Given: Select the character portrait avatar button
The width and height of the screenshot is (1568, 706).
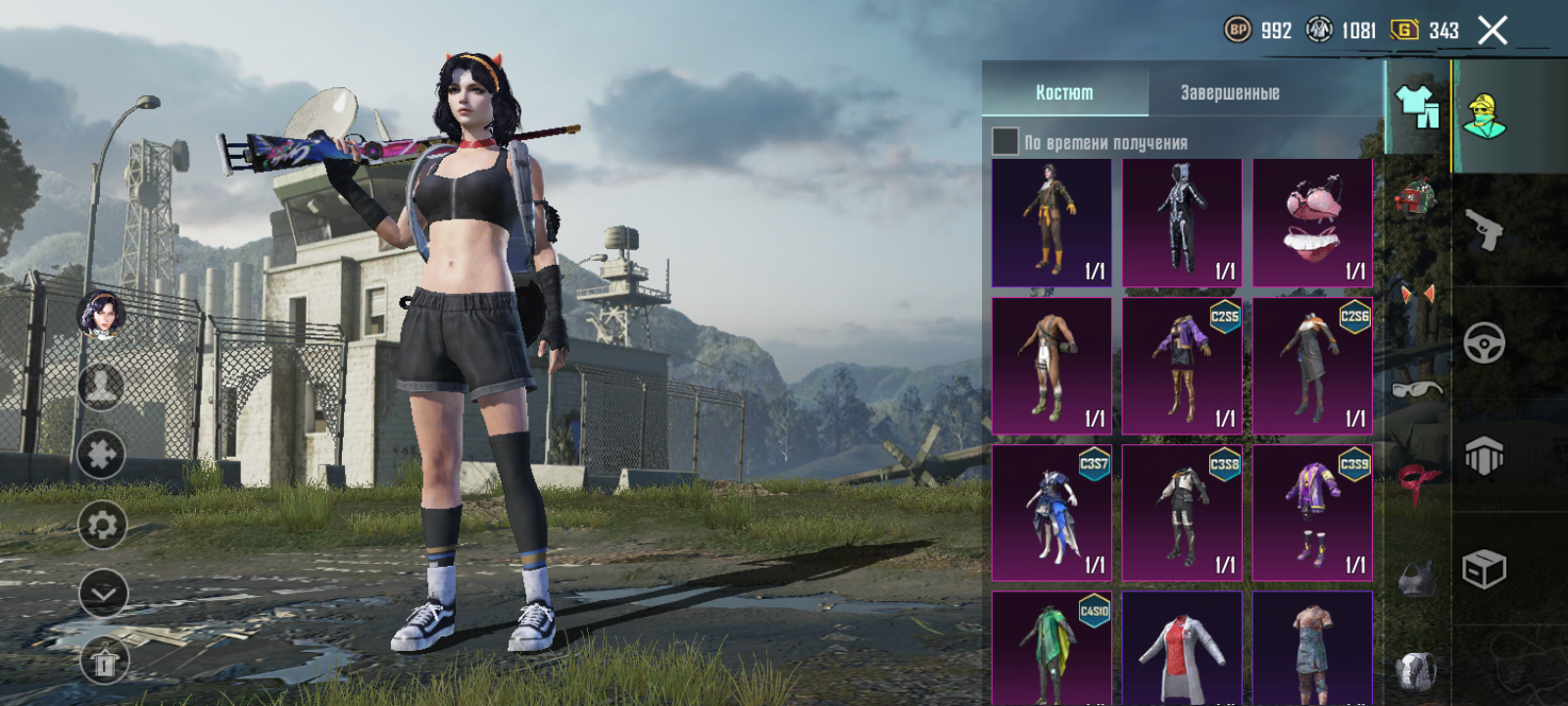Looking at the screenshot, I should pos(101,314).
